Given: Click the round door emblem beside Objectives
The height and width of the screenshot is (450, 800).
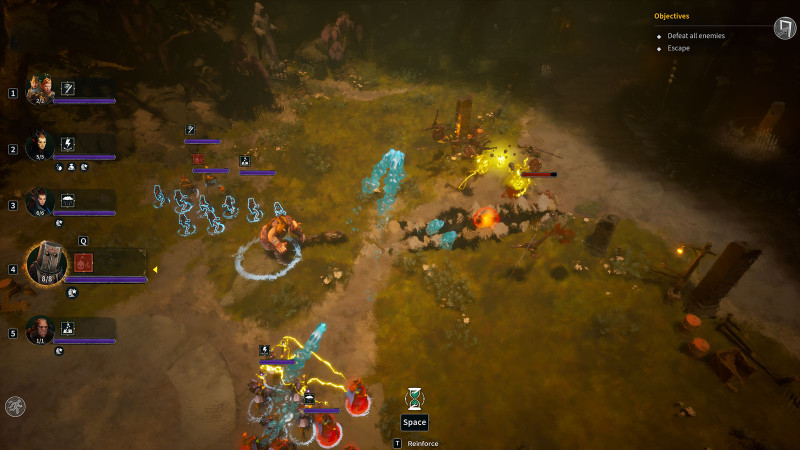Looking at the screenshot, I should coord(784,27).
